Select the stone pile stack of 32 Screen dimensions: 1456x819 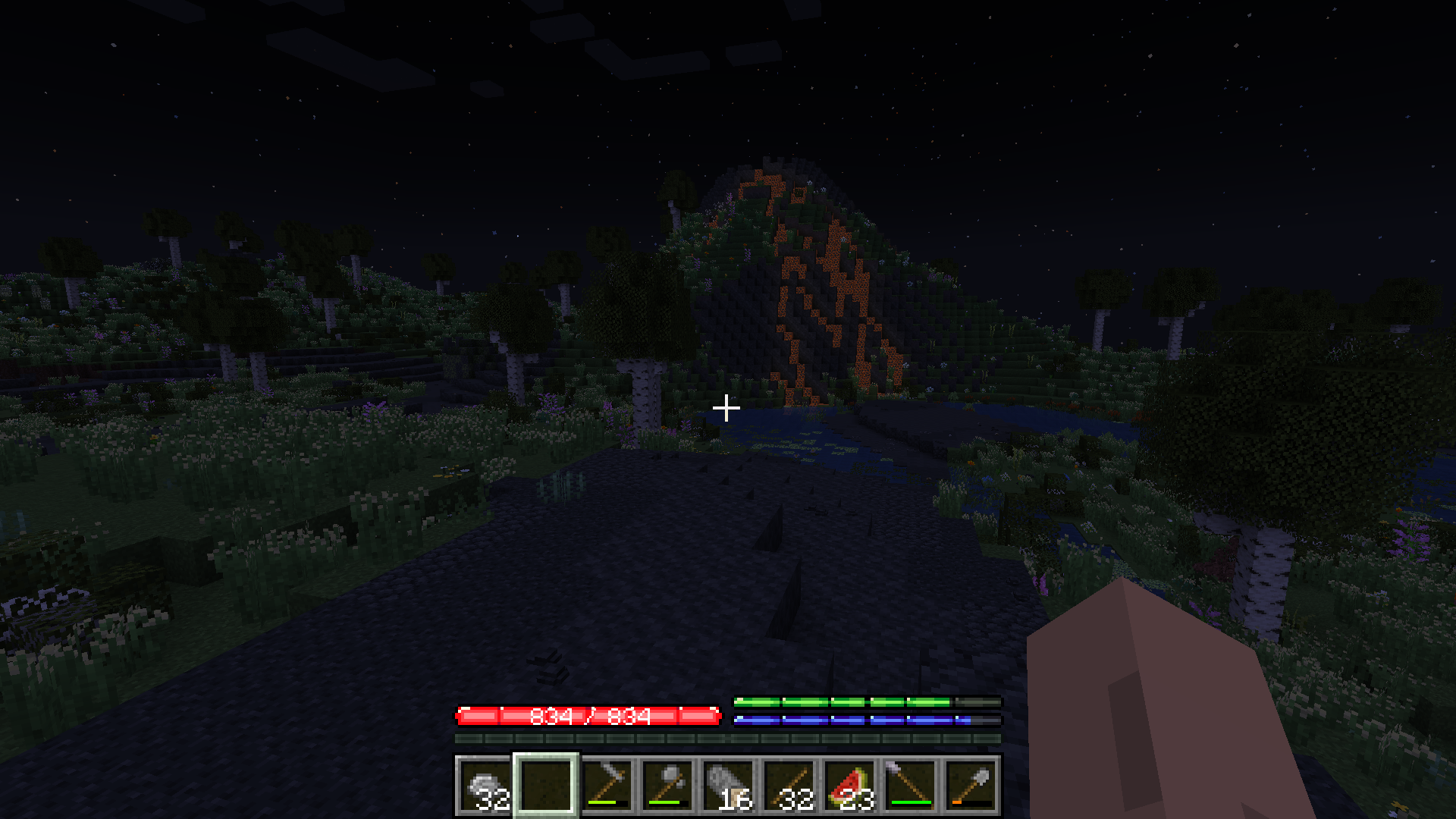point(485,785)
